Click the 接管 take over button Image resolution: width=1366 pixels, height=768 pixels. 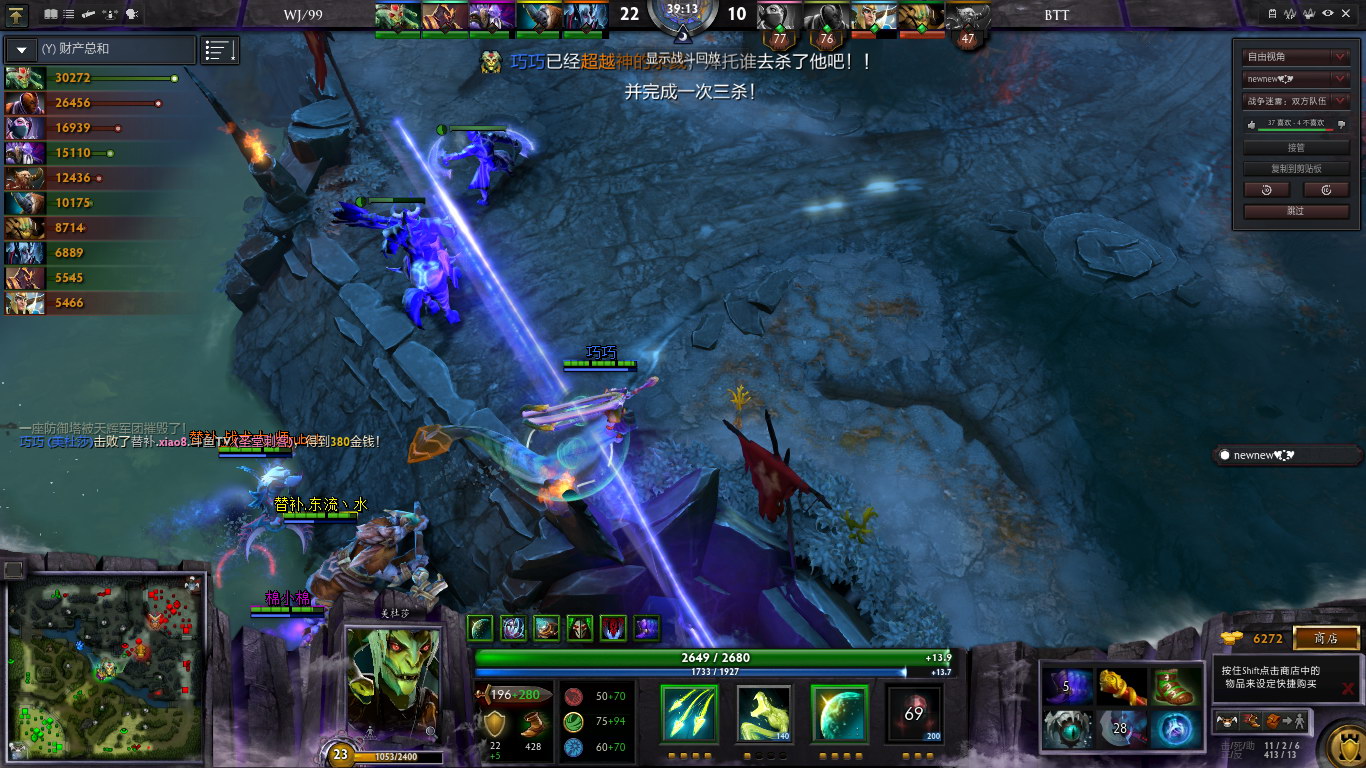pyautogui.click(x=1296, y=147)
